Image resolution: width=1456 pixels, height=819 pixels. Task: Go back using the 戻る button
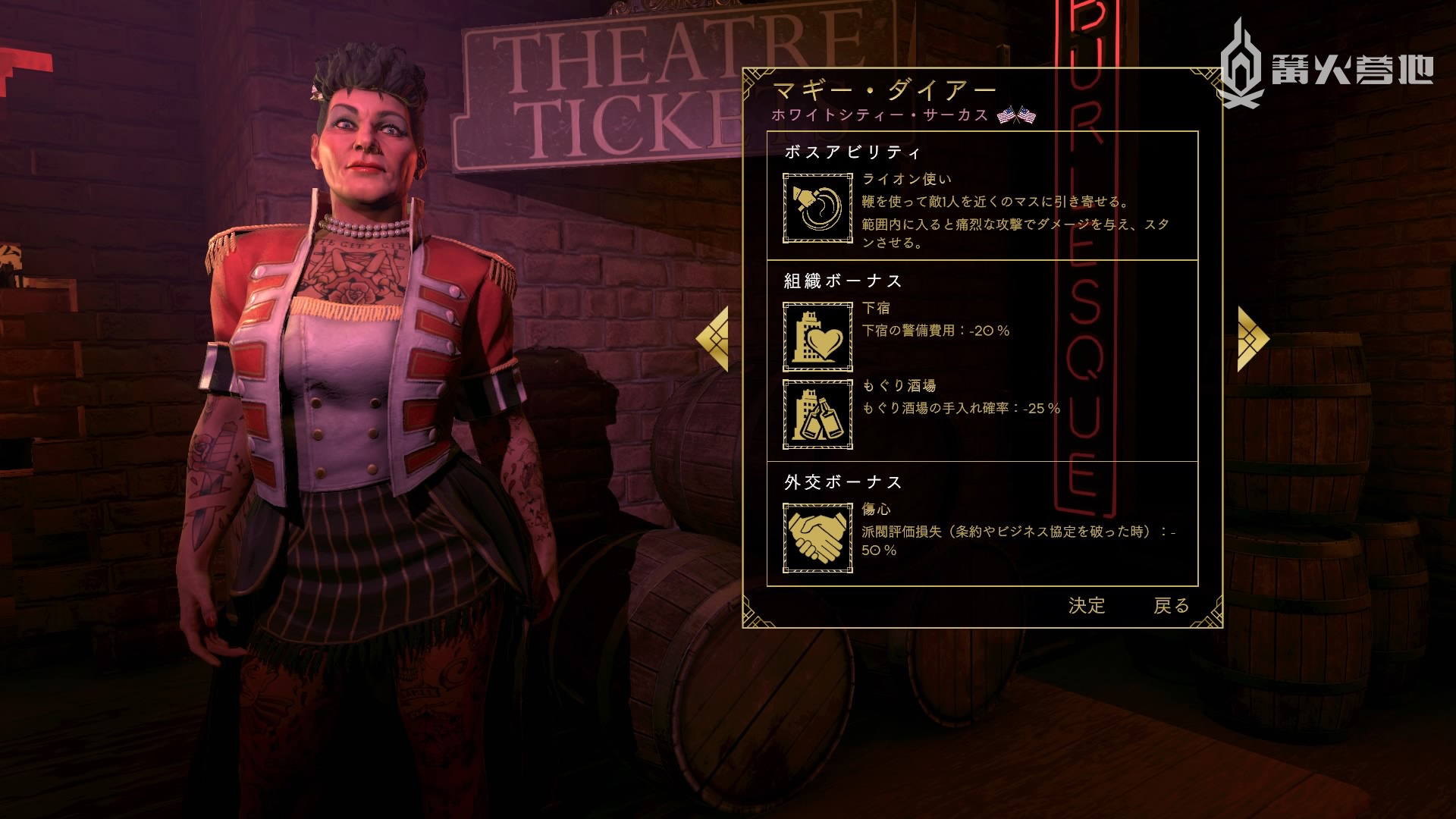(x=1171, y=605)
